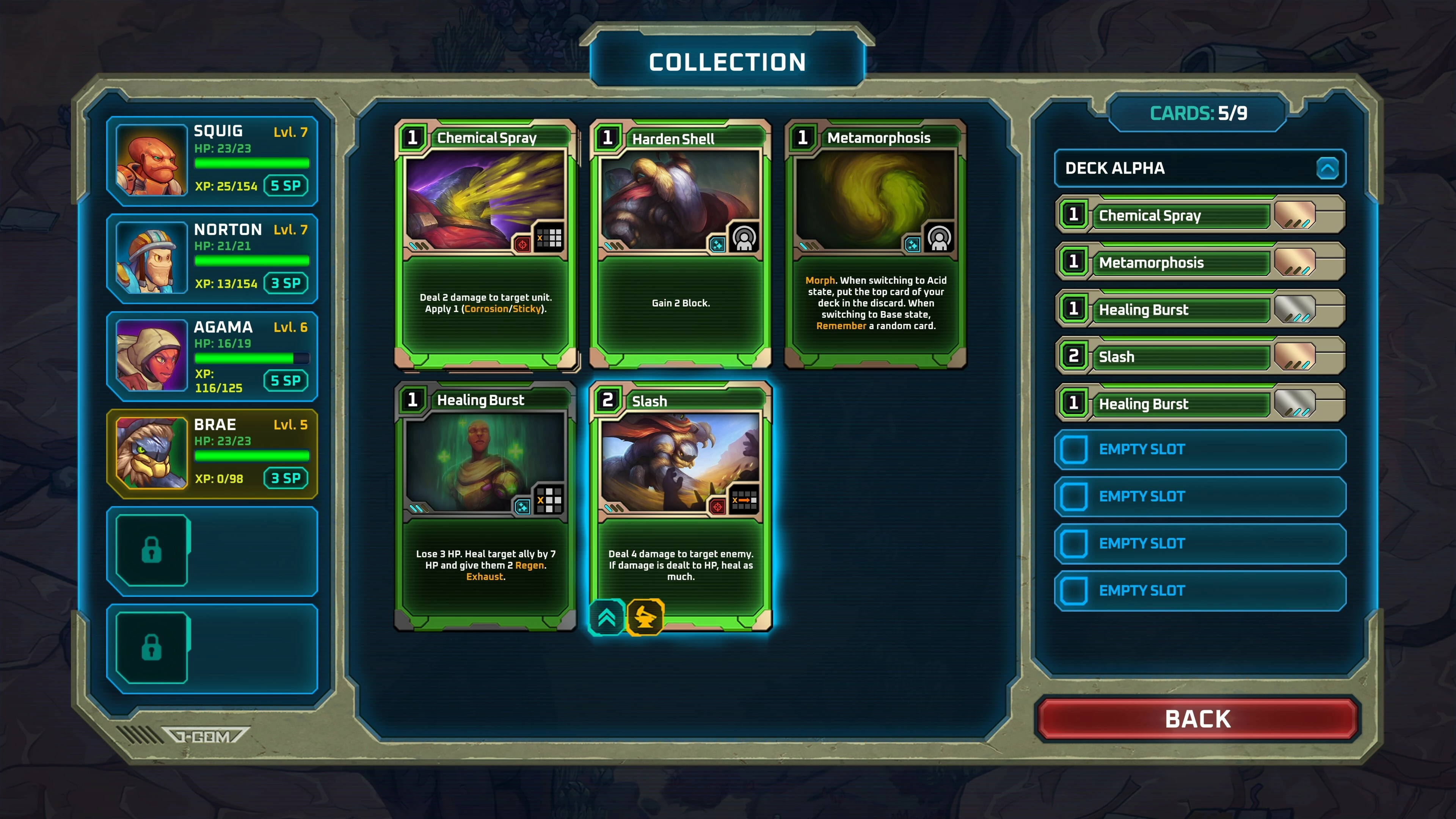Select Squig's character panel
This screenshot has width=1456, height=819.
click(212, 160)
